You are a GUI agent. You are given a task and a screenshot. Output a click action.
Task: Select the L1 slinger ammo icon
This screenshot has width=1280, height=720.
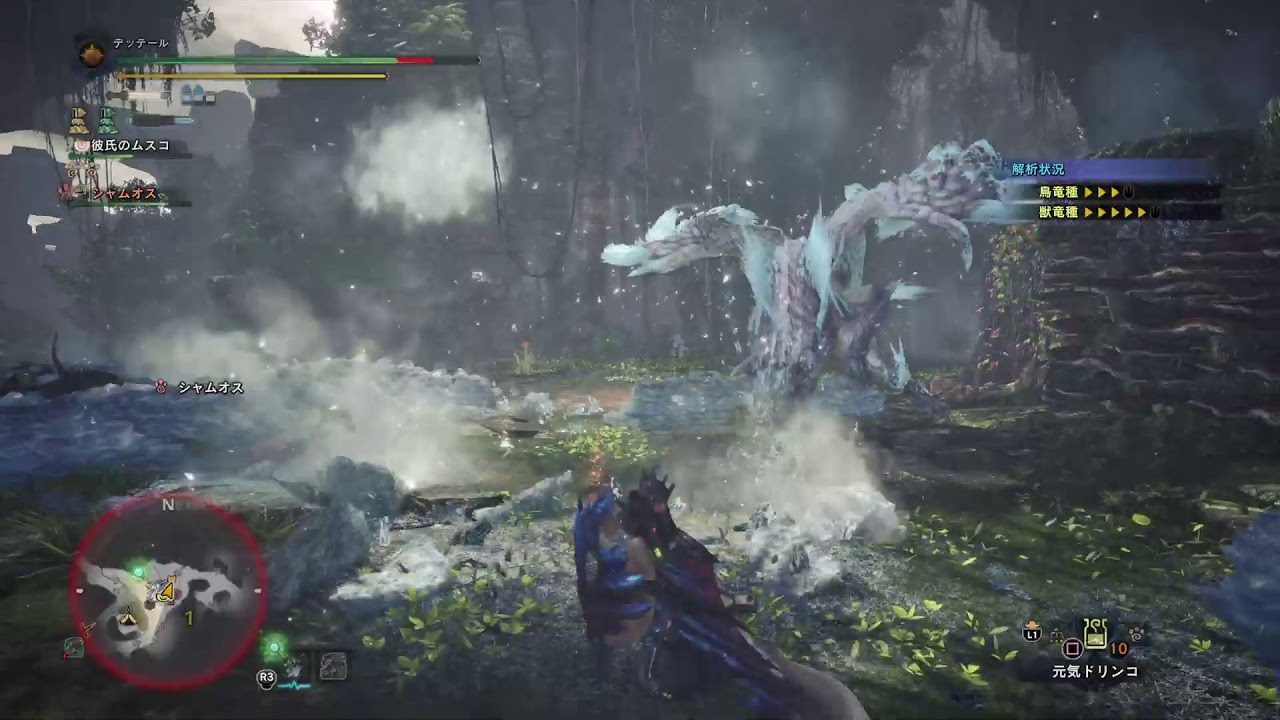(x=1031, y=634)
